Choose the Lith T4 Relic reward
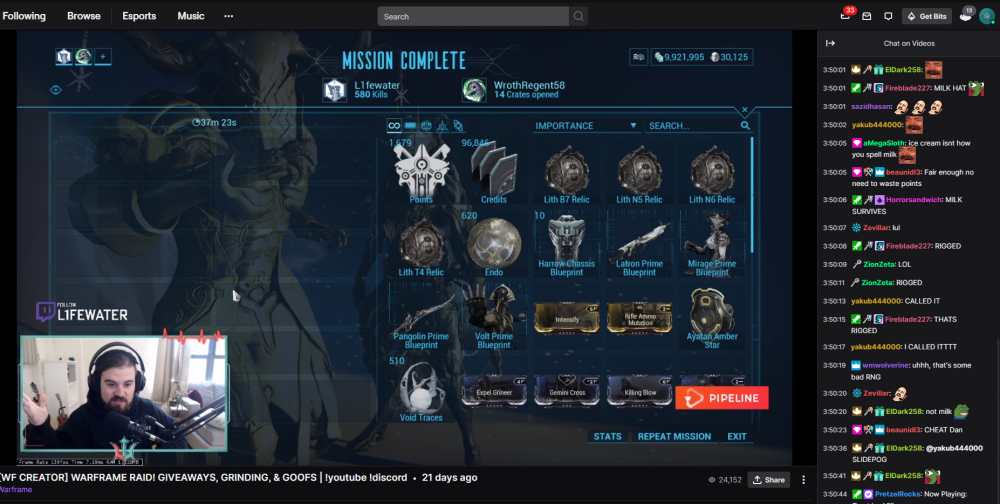 click(x=420, y=245)
